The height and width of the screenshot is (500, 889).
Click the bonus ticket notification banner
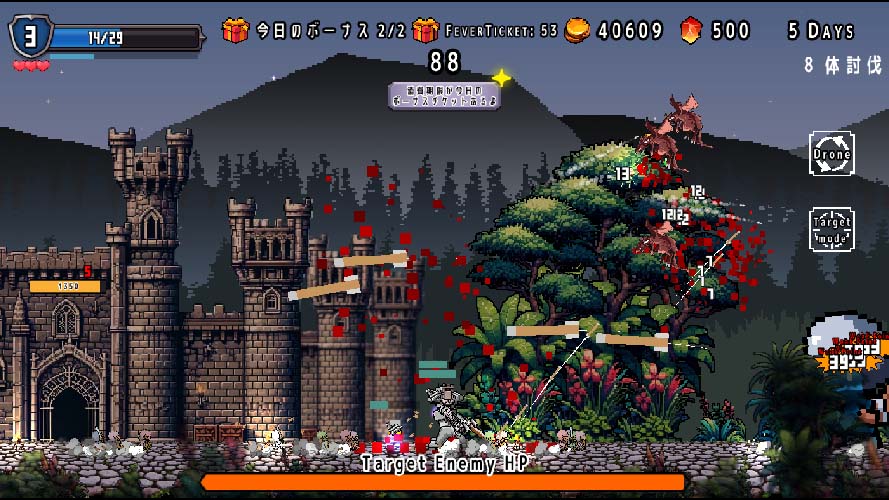pos(444,95)
